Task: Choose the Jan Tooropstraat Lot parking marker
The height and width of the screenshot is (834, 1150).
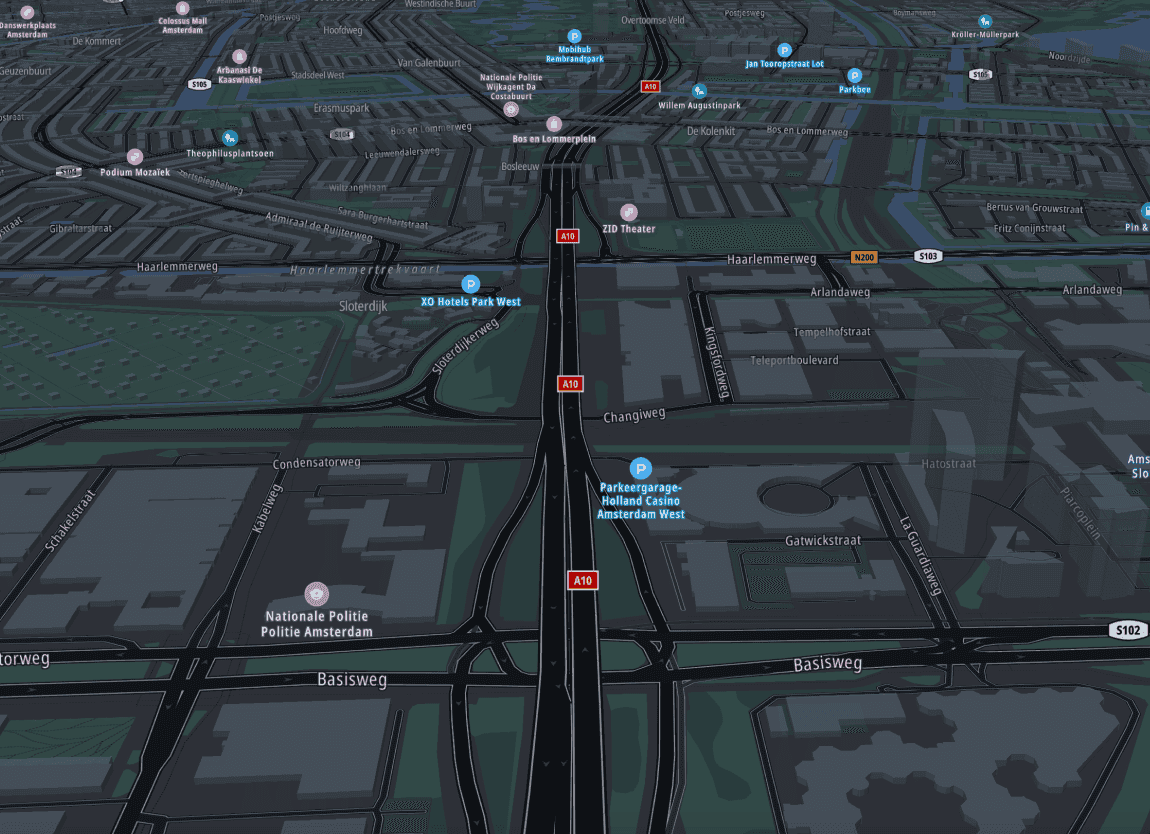Action: 785,49
